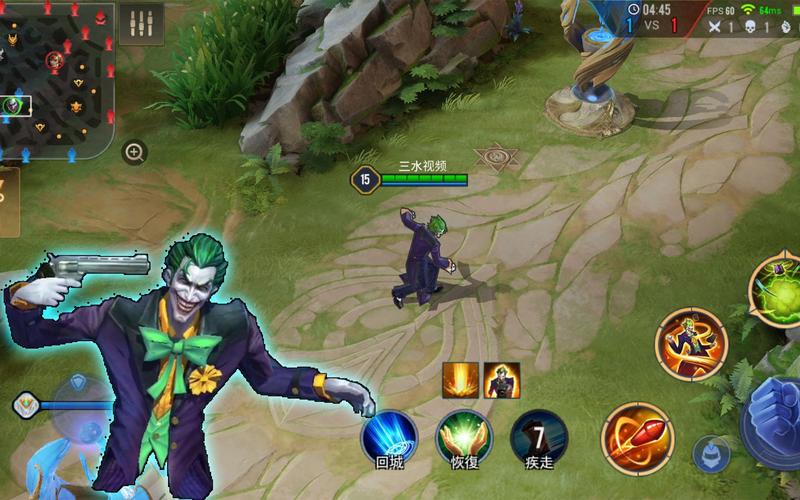Activate the Joker spinning ability
This screenshot has width=800, height=500.
pyautogui.click(x=691, y=343)
